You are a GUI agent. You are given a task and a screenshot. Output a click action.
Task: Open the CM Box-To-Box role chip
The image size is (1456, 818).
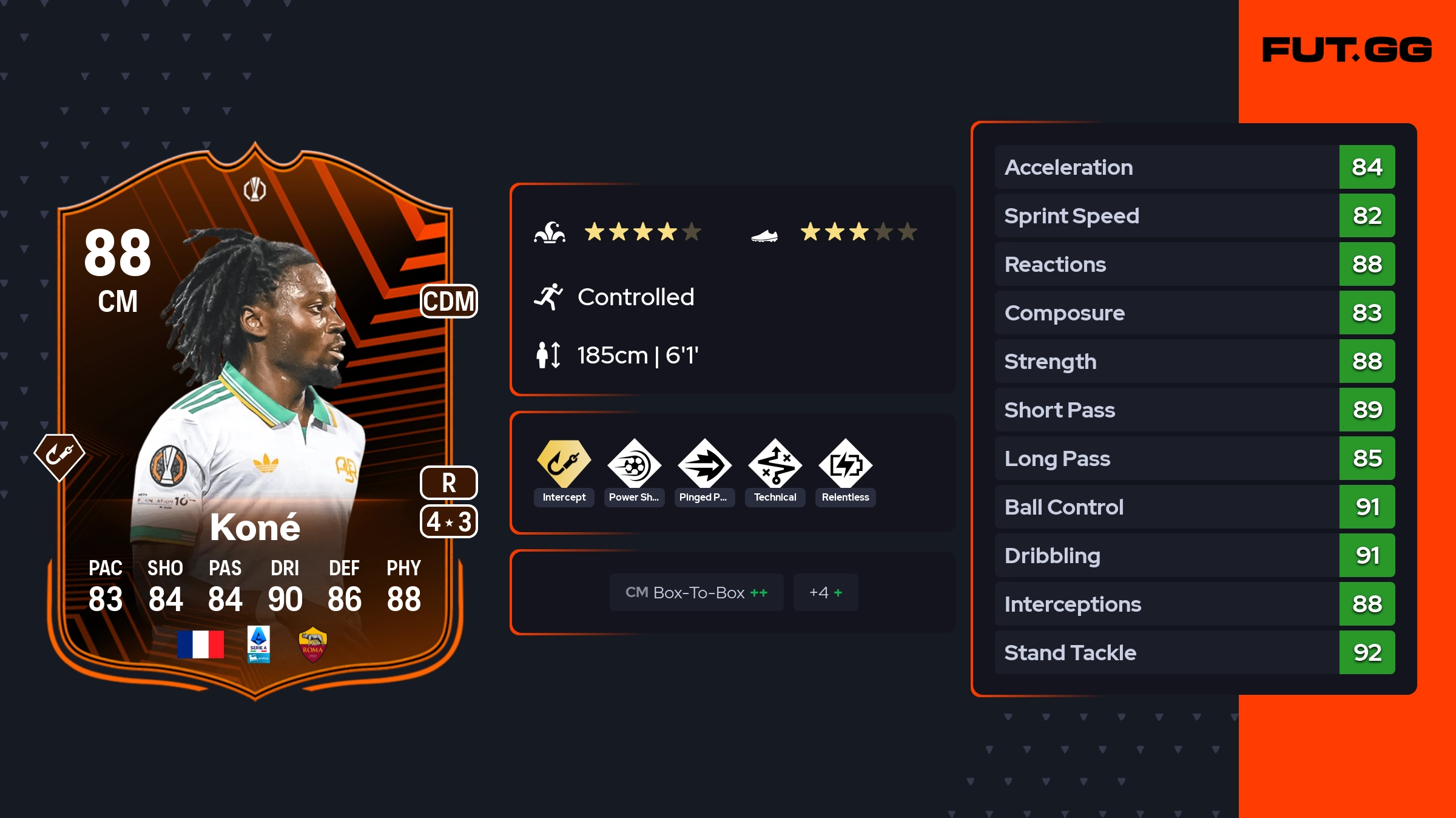click(696, 592)
